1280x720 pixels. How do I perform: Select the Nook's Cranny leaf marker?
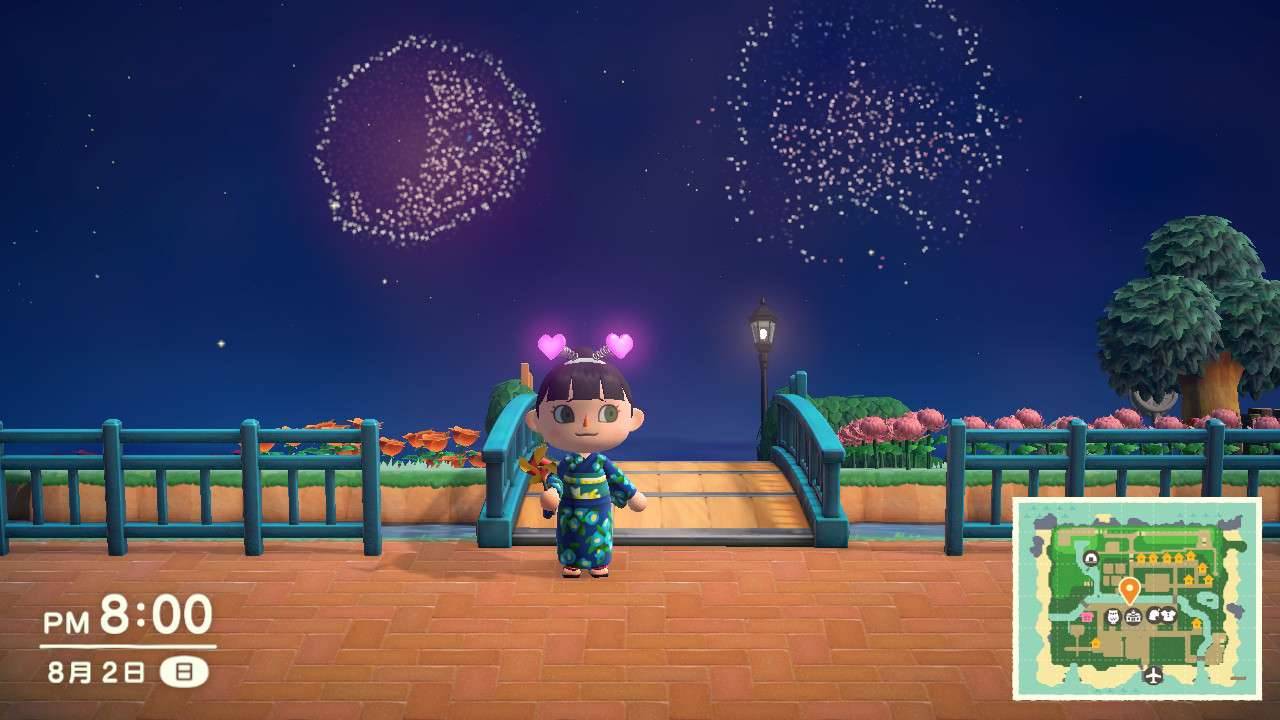1153,616
